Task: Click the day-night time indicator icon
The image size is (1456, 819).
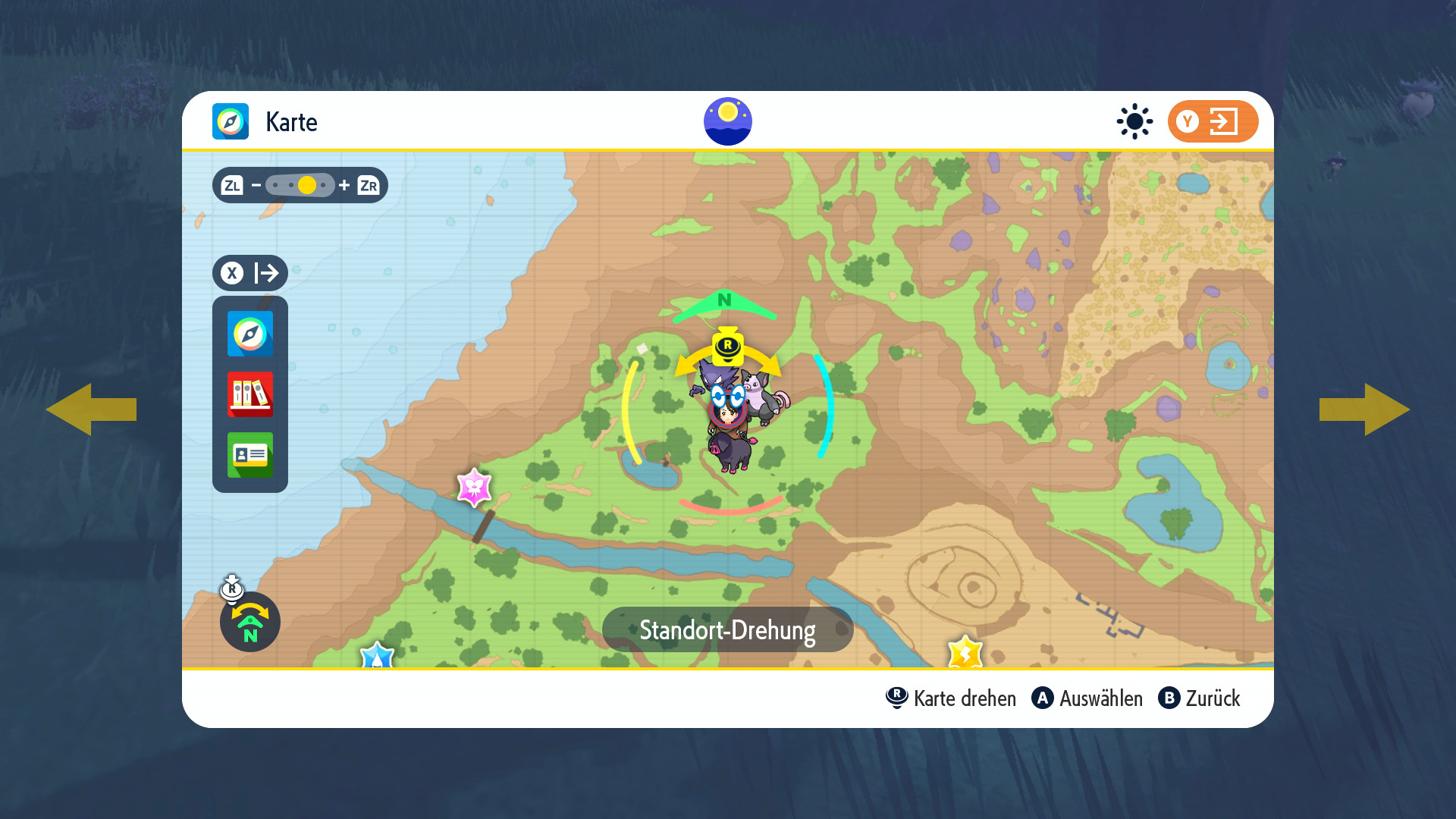Action: [727, 121]
